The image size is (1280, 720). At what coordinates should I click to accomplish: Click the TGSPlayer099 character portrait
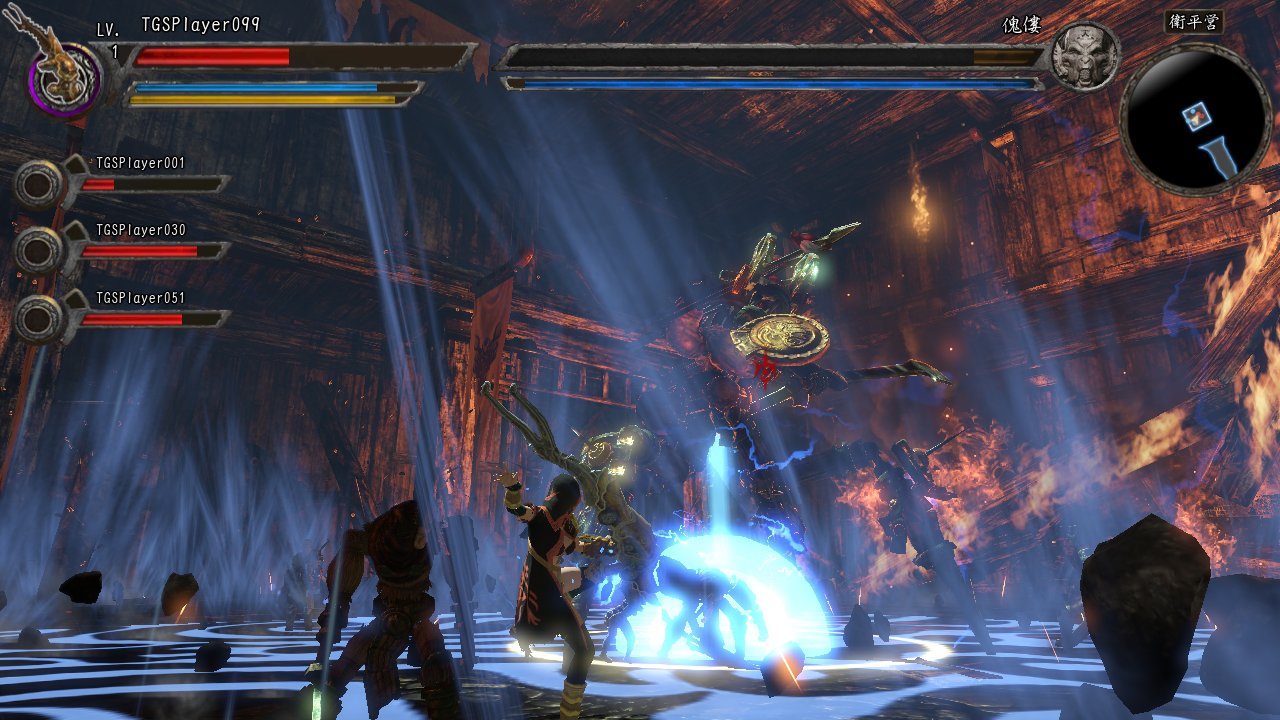pos(64,78)
